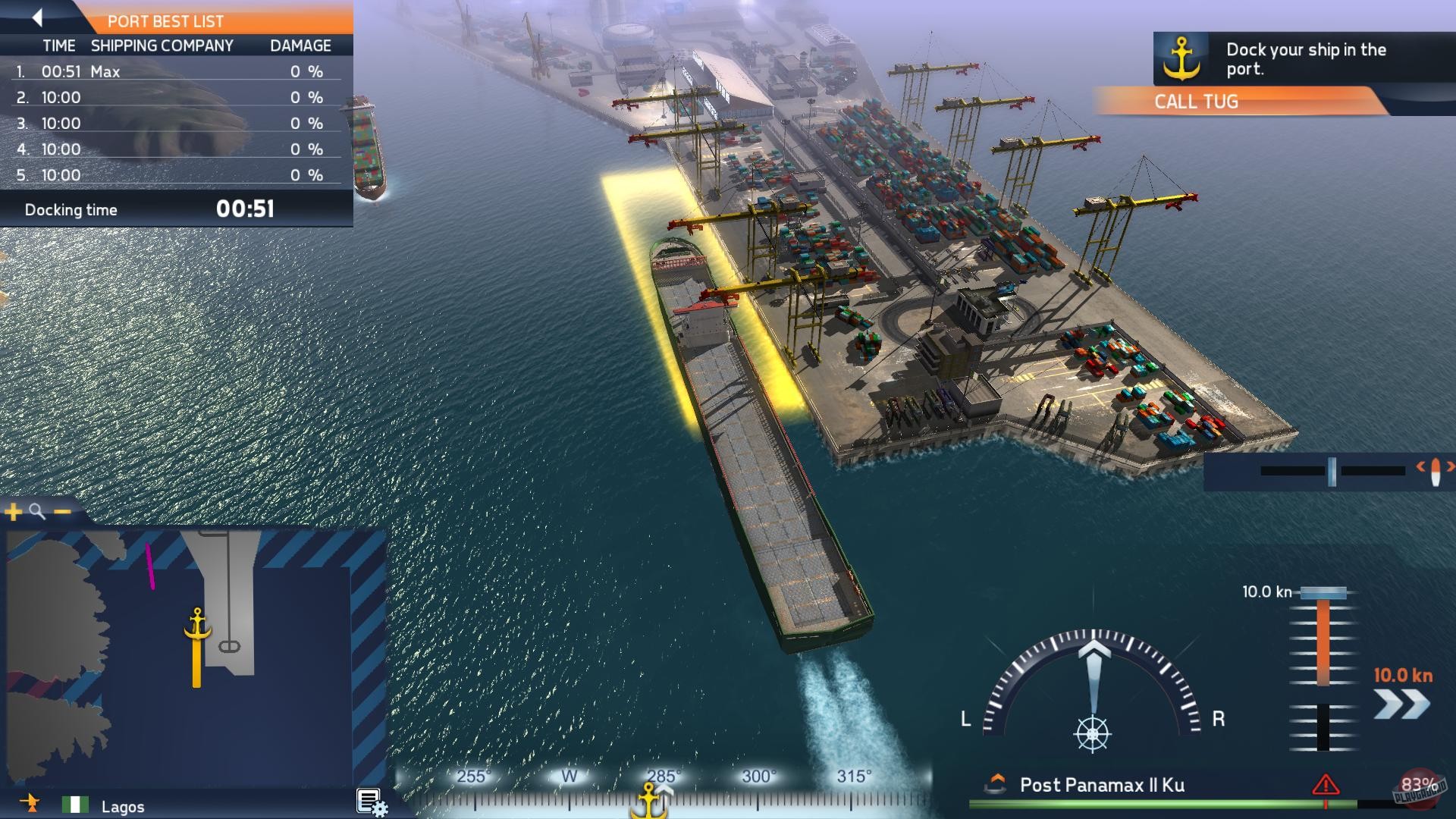This screenshot has height=819, width=1456.
Task: Toggle the magnifier tool above the minimap
Action: point(34,510)
